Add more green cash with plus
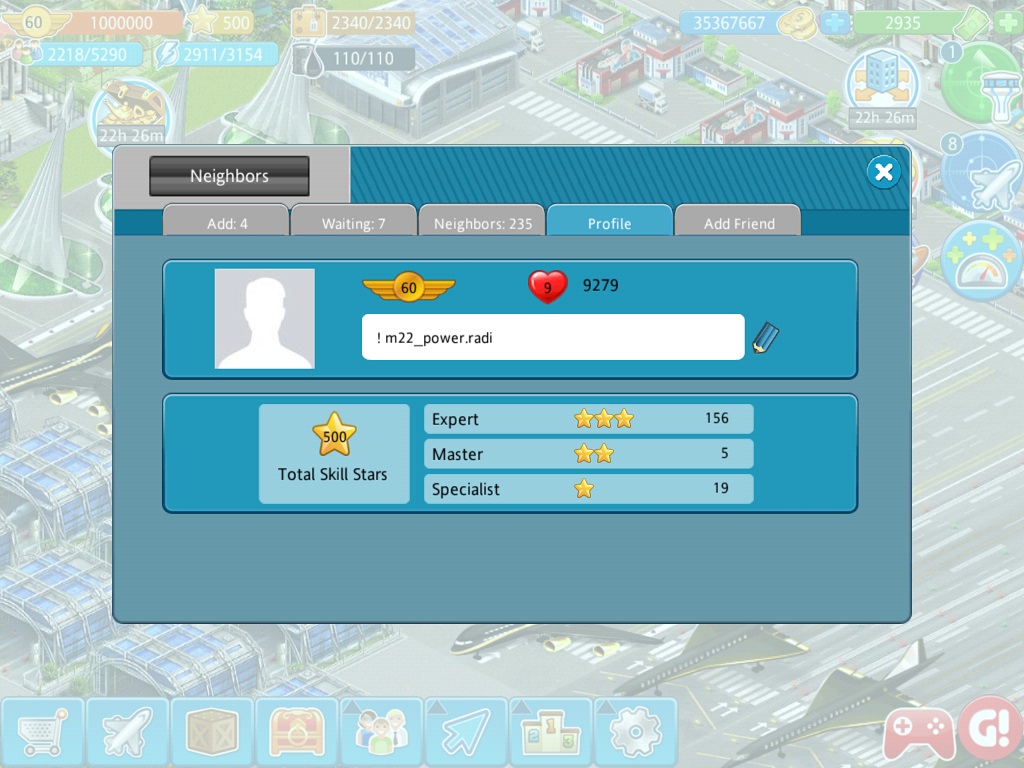 tap(1009, 23)
